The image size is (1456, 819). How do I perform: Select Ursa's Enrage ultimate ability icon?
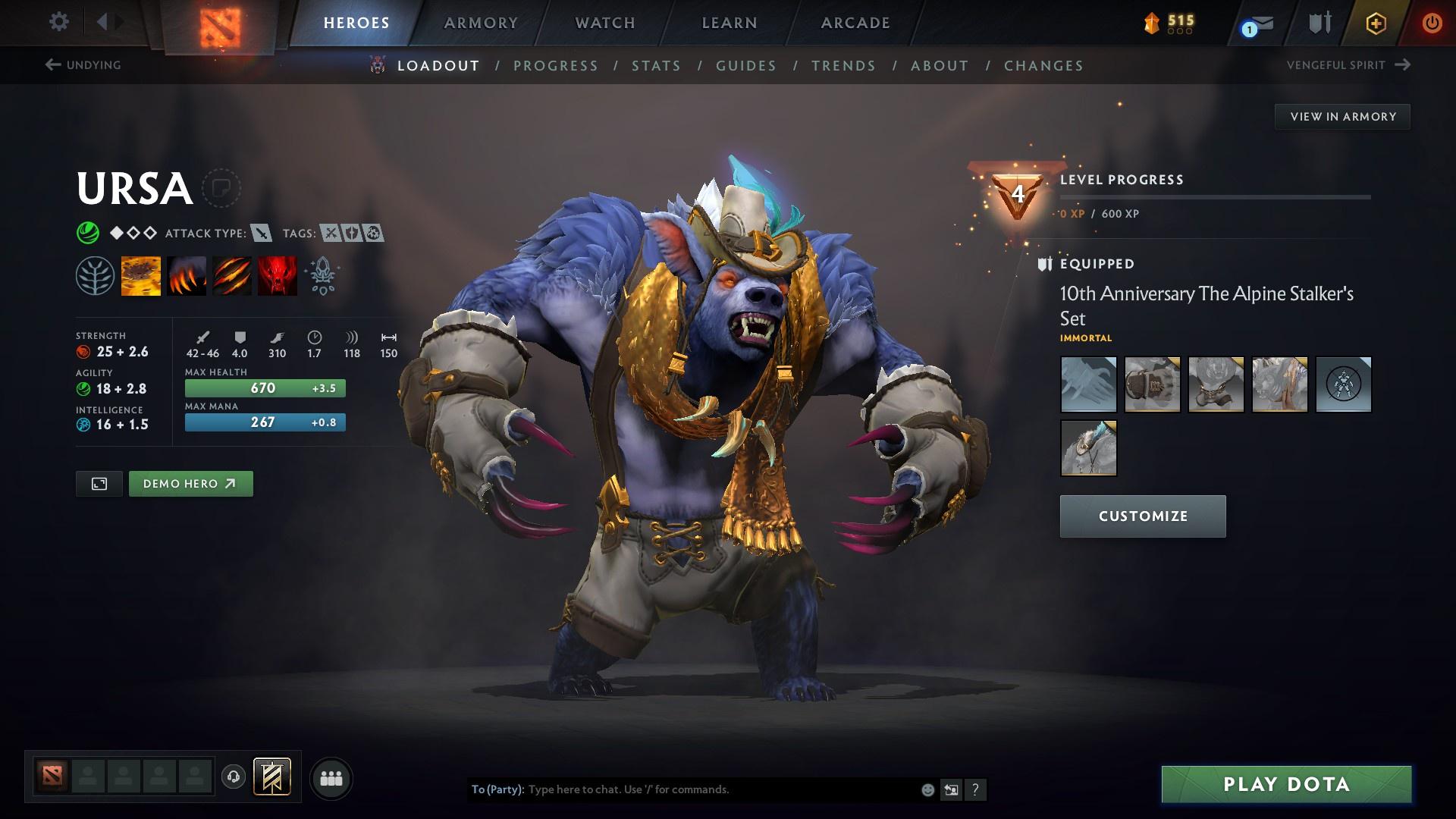click(x=277, y=275)
